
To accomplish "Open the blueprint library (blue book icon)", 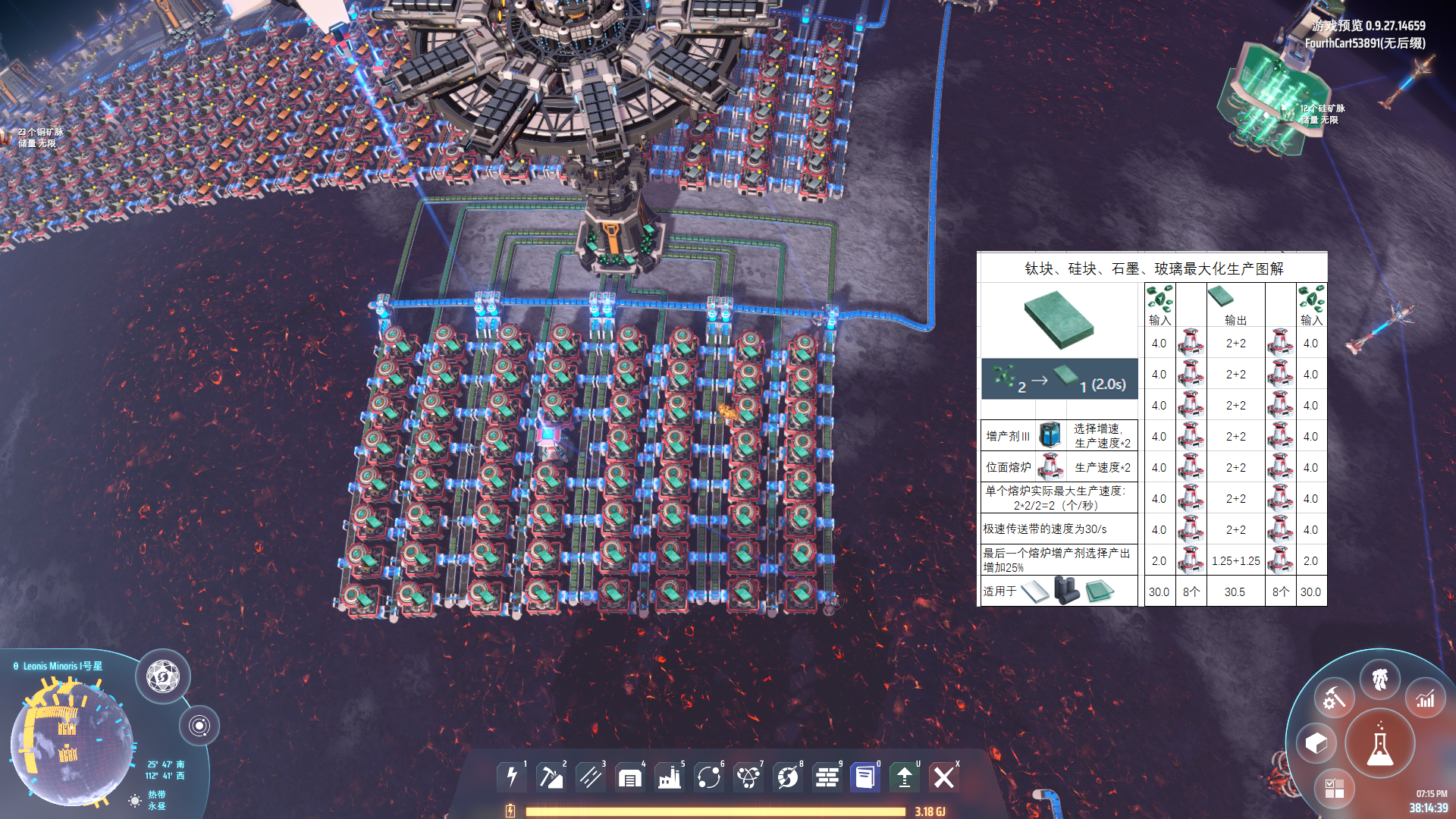I will (865, 777).
